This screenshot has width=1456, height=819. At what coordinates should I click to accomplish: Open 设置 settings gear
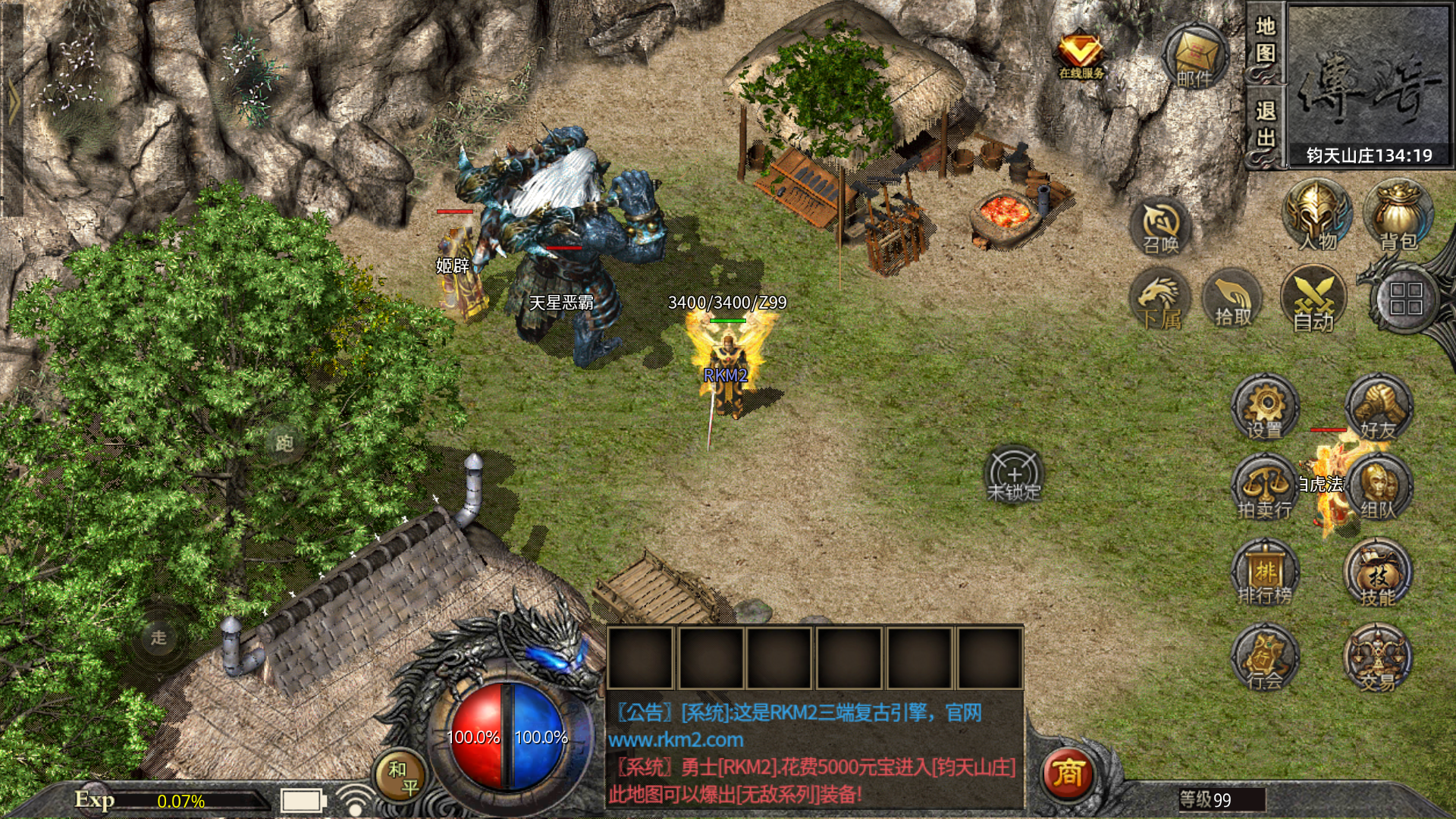[1264, 408]
